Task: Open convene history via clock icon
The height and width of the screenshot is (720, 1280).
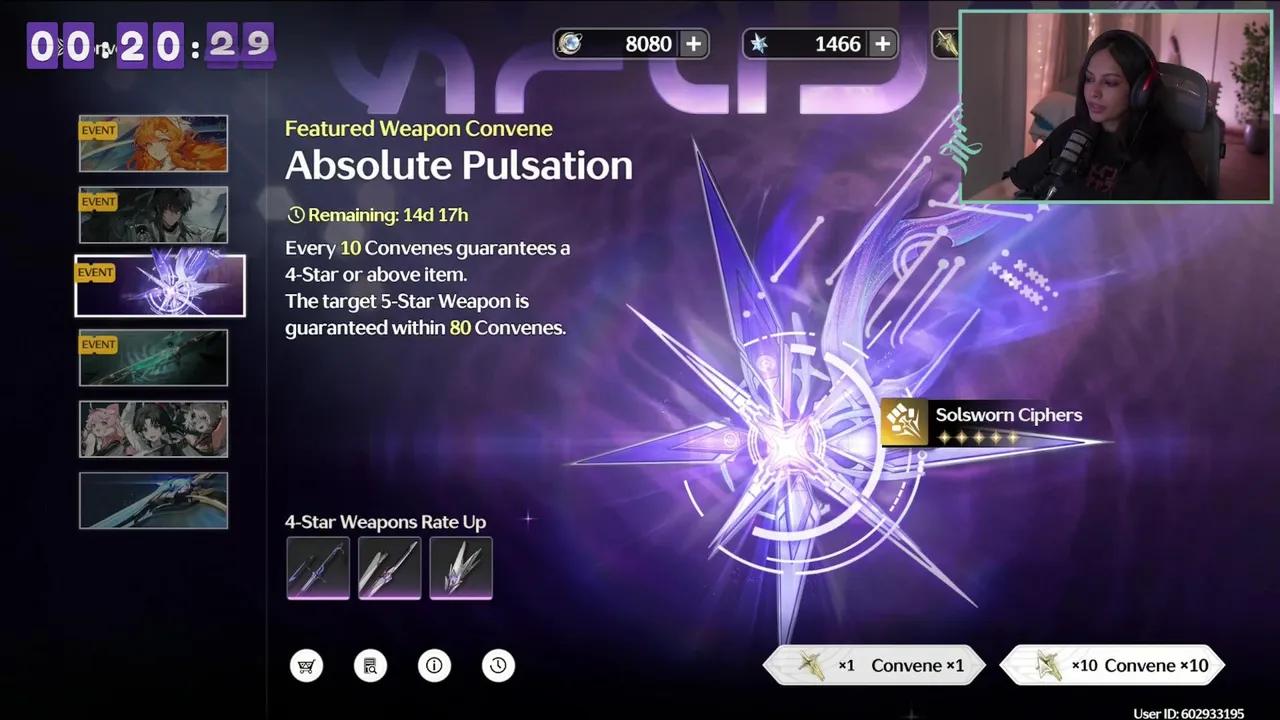Action: point(498,665)
